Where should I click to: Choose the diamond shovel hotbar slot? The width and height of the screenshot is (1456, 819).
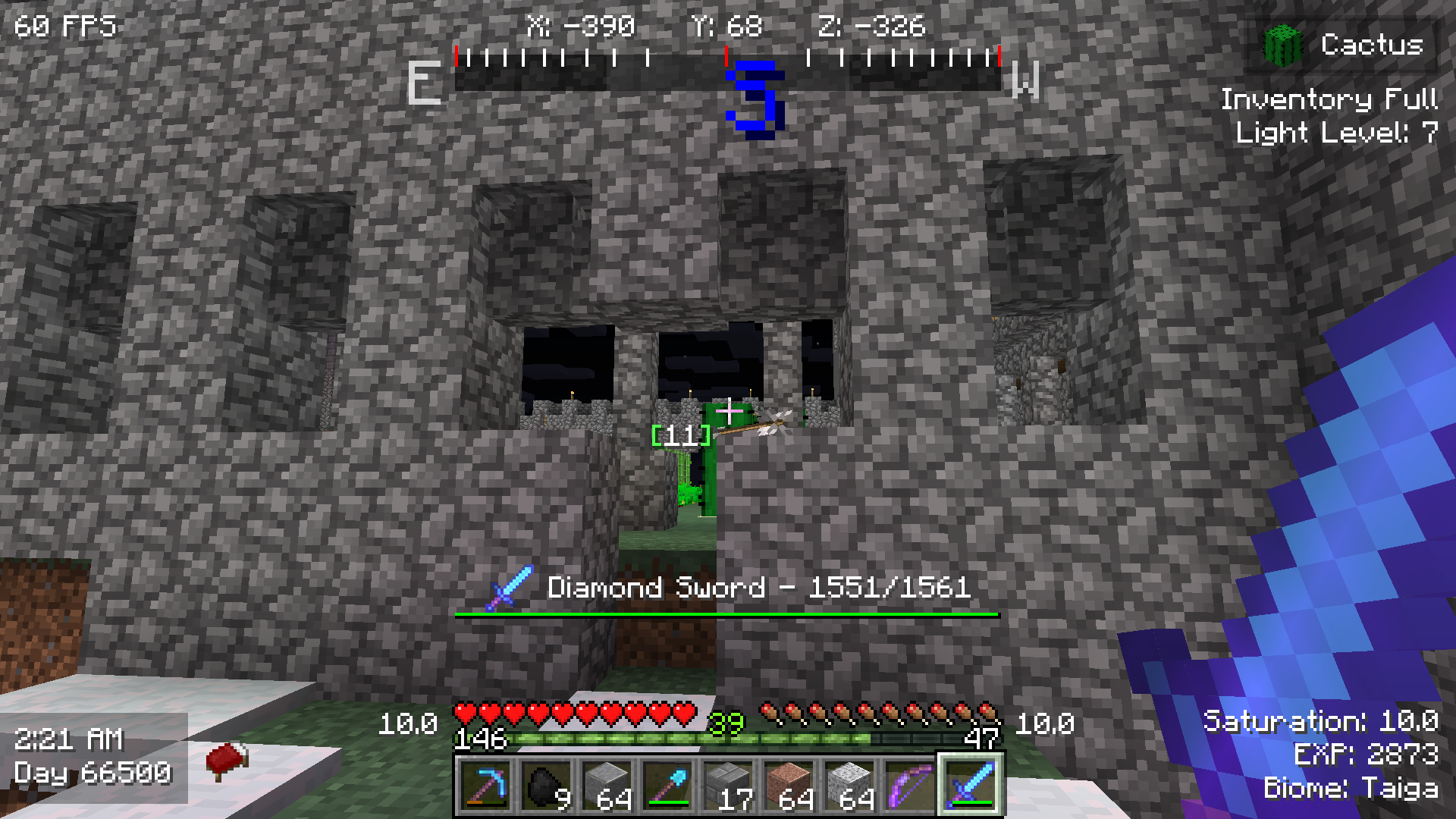click(x=667, y=785)
